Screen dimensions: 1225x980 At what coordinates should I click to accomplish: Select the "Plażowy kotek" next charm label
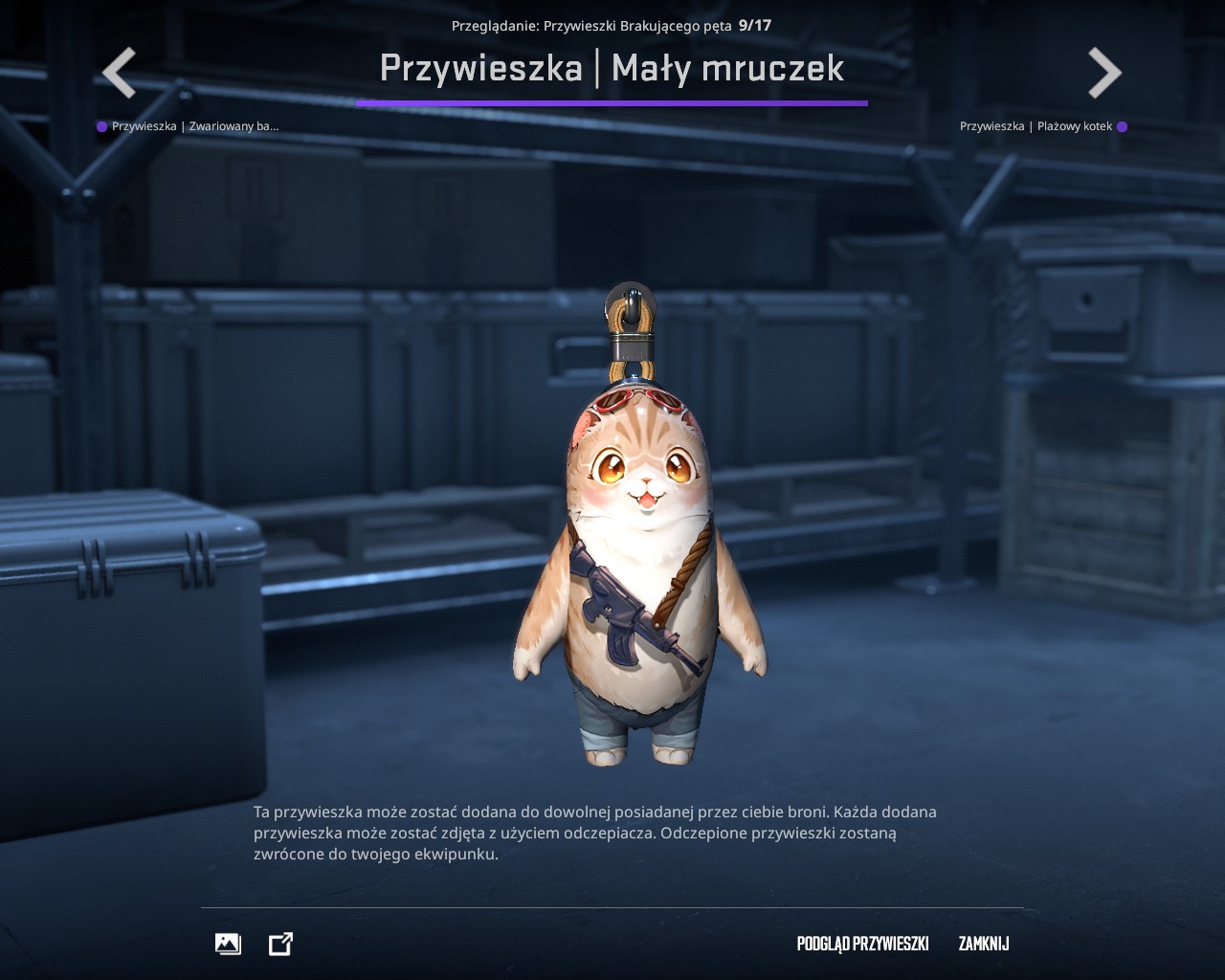click(x=1036, y=126)
